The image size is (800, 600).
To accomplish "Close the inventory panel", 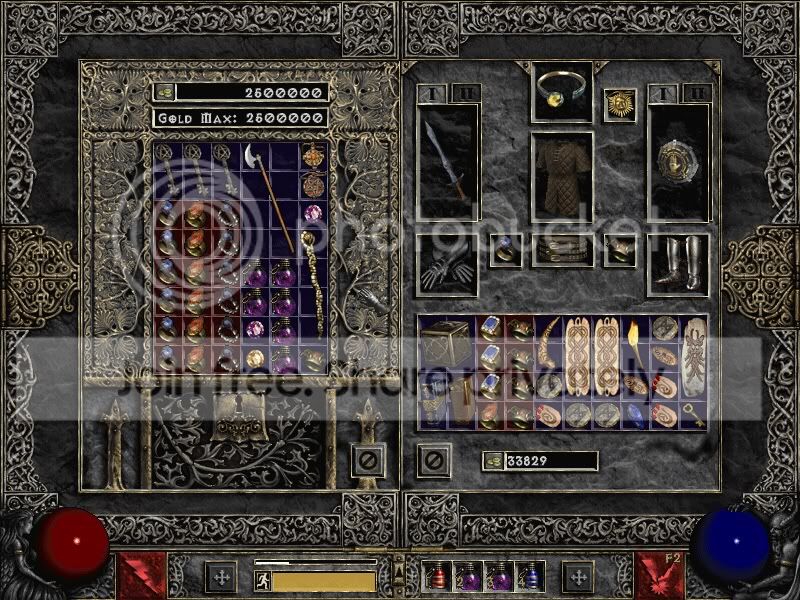I will click(x=433, y=461).
